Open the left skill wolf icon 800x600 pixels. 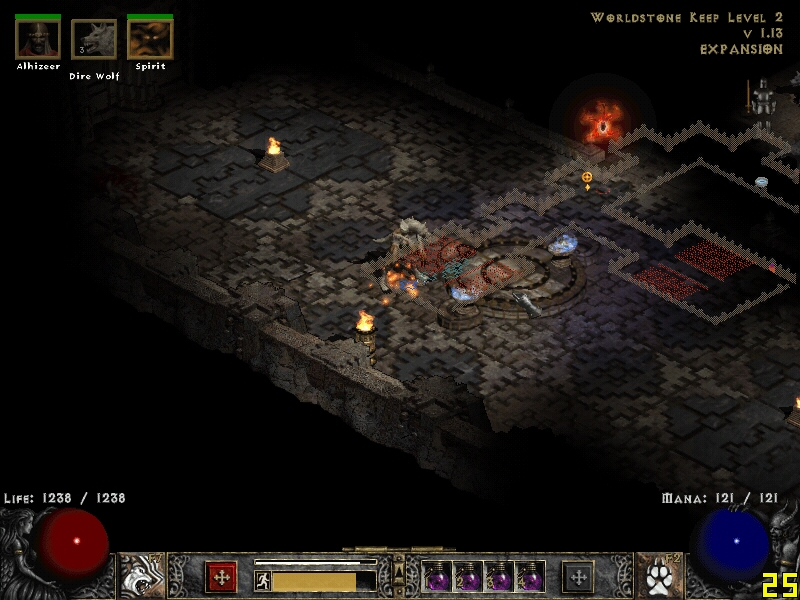tap(140, 577)
